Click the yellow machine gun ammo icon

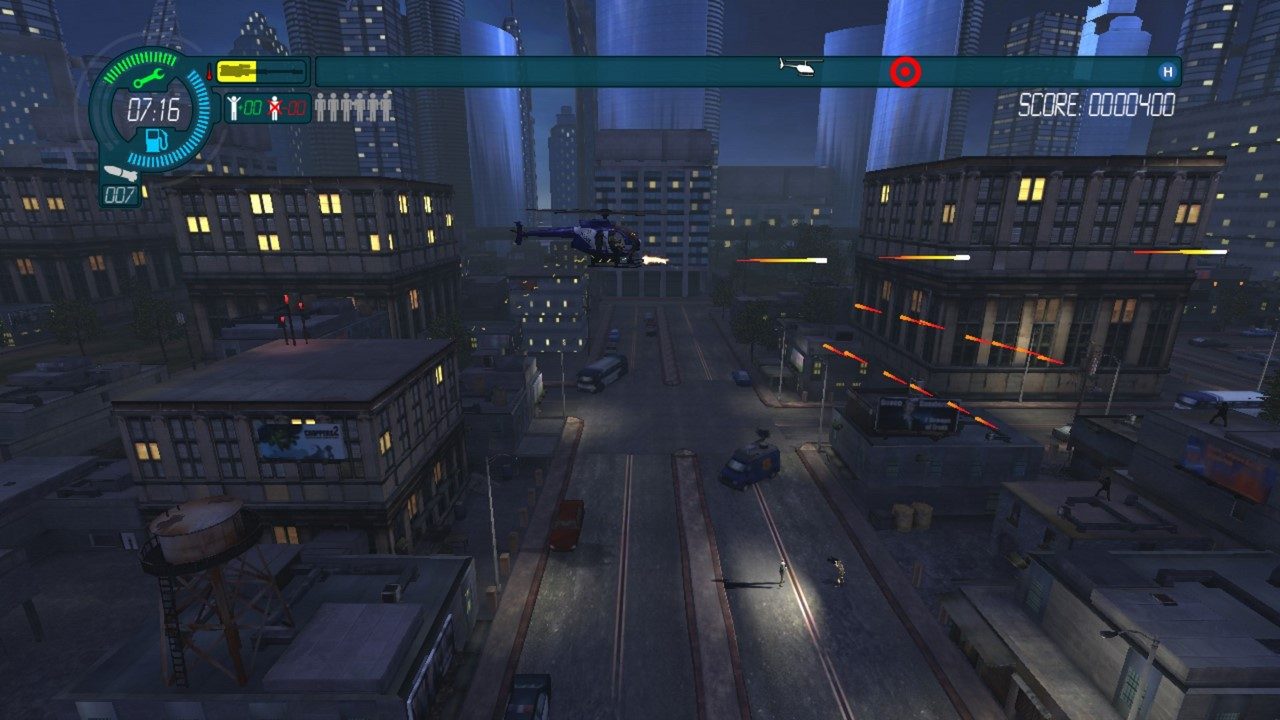[x=235, y=72]
